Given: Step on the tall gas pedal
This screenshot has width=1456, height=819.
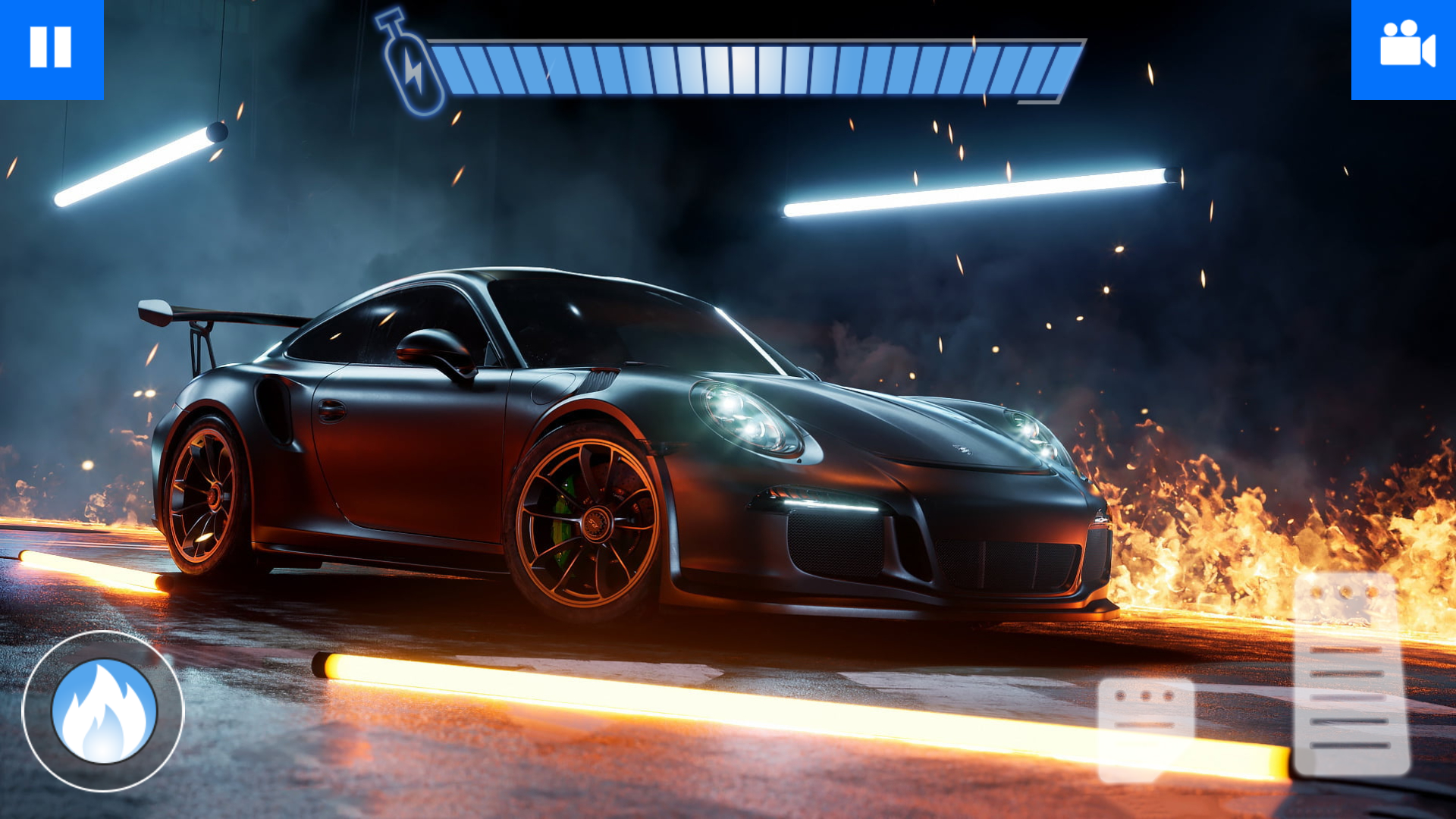Looking at the screenshot, I should pos(1351,675).
